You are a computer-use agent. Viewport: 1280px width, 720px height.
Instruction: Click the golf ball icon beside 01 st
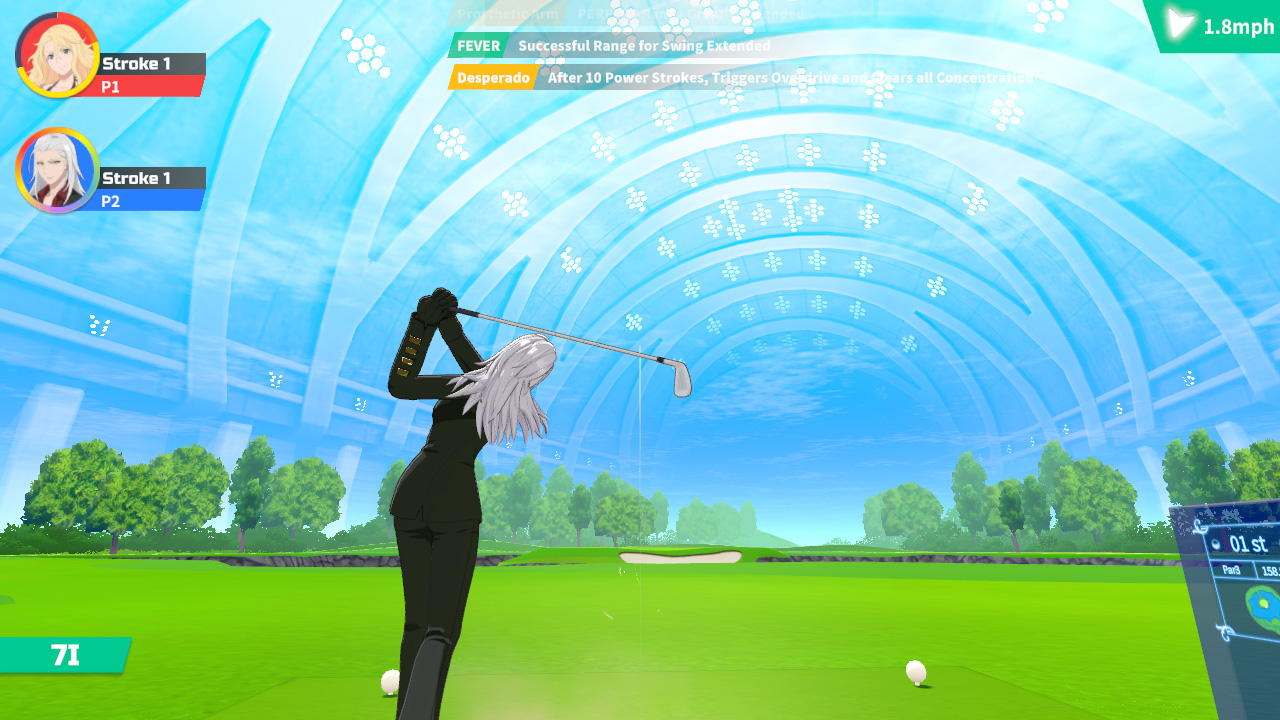point(1214,544)
